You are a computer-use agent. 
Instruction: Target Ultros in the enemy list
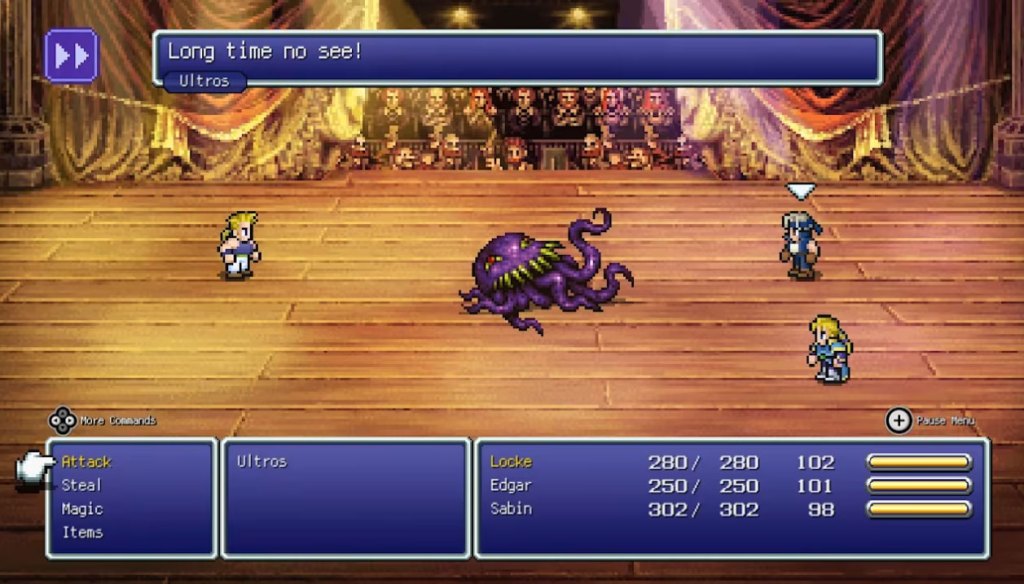click(x=262, y=462)
